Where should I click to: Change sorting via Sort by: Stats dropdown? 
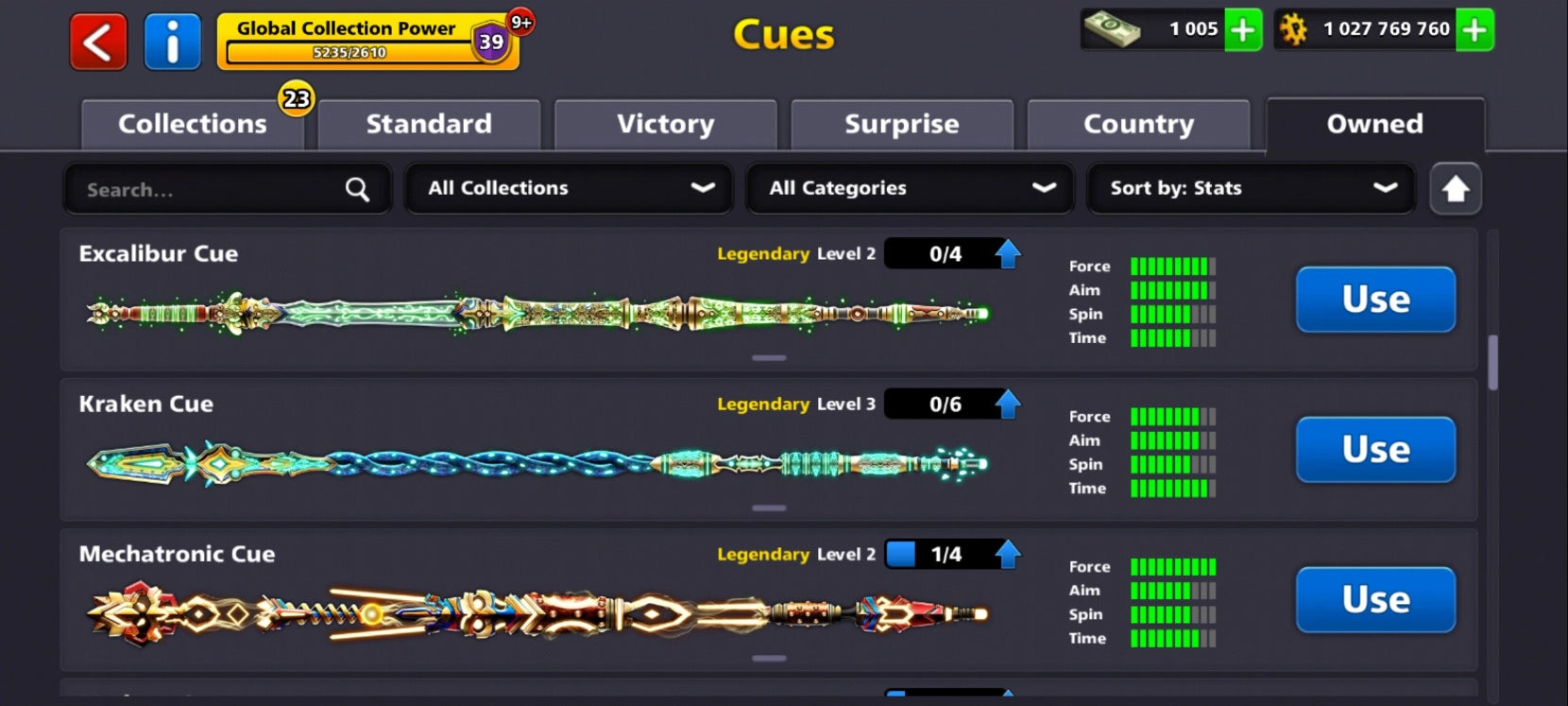click(1251, 188)
